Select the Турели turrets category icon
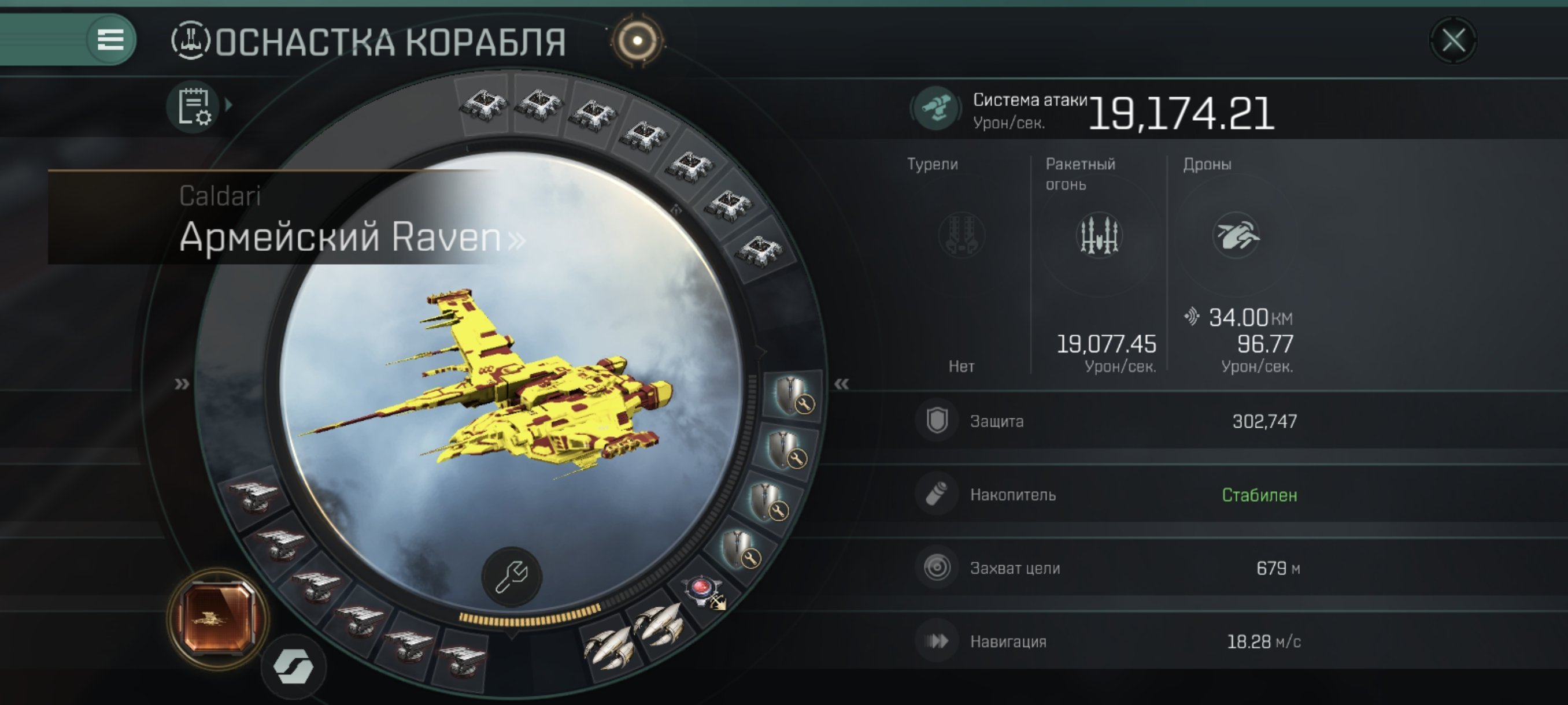This screenshot has height=705, width=1568. [x=961, y=235]
